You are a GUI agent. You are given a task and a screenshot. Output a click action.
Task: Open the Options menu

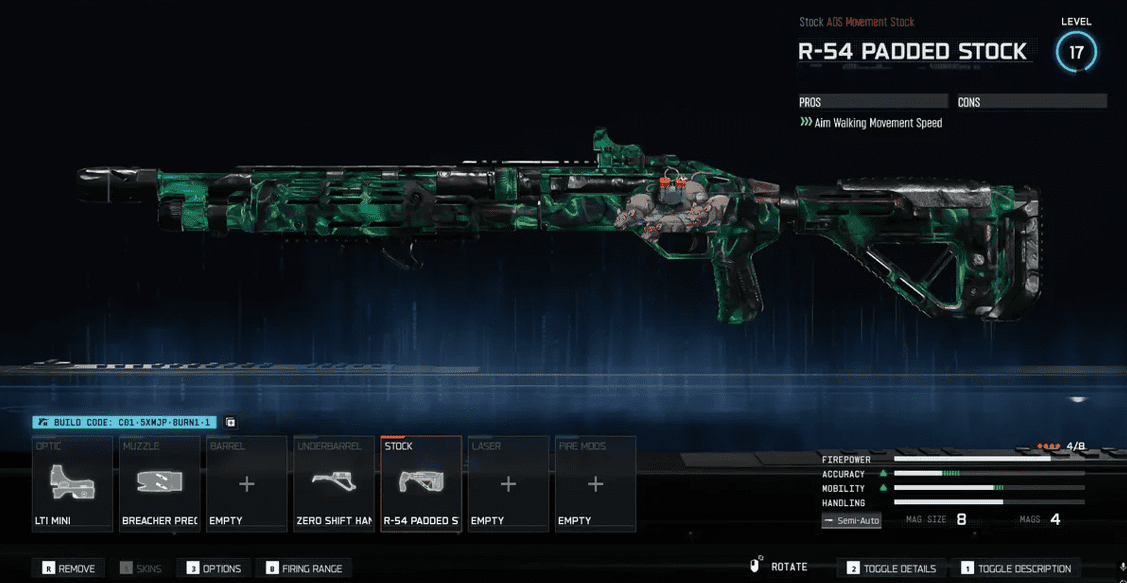tap(214, 569)
